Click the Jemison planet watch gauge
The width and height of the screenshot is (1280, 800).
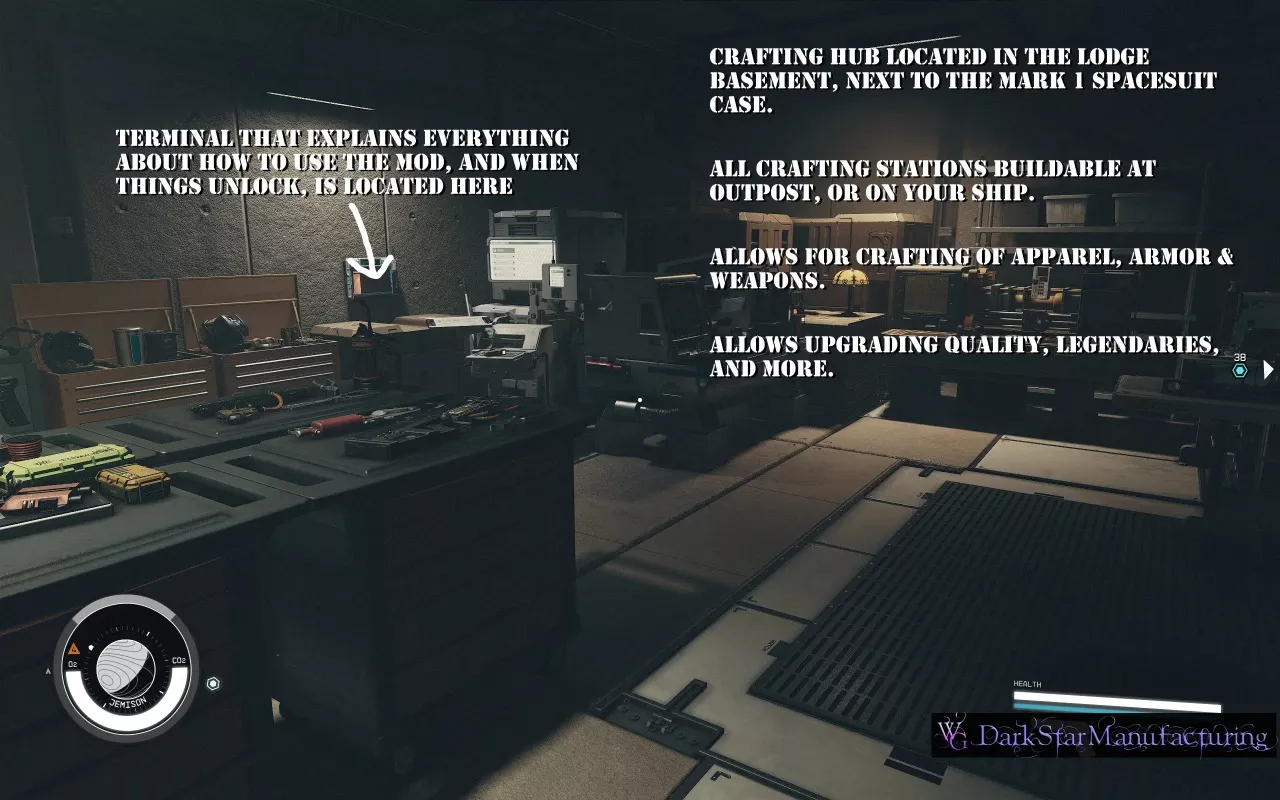[x=126, y=667]
